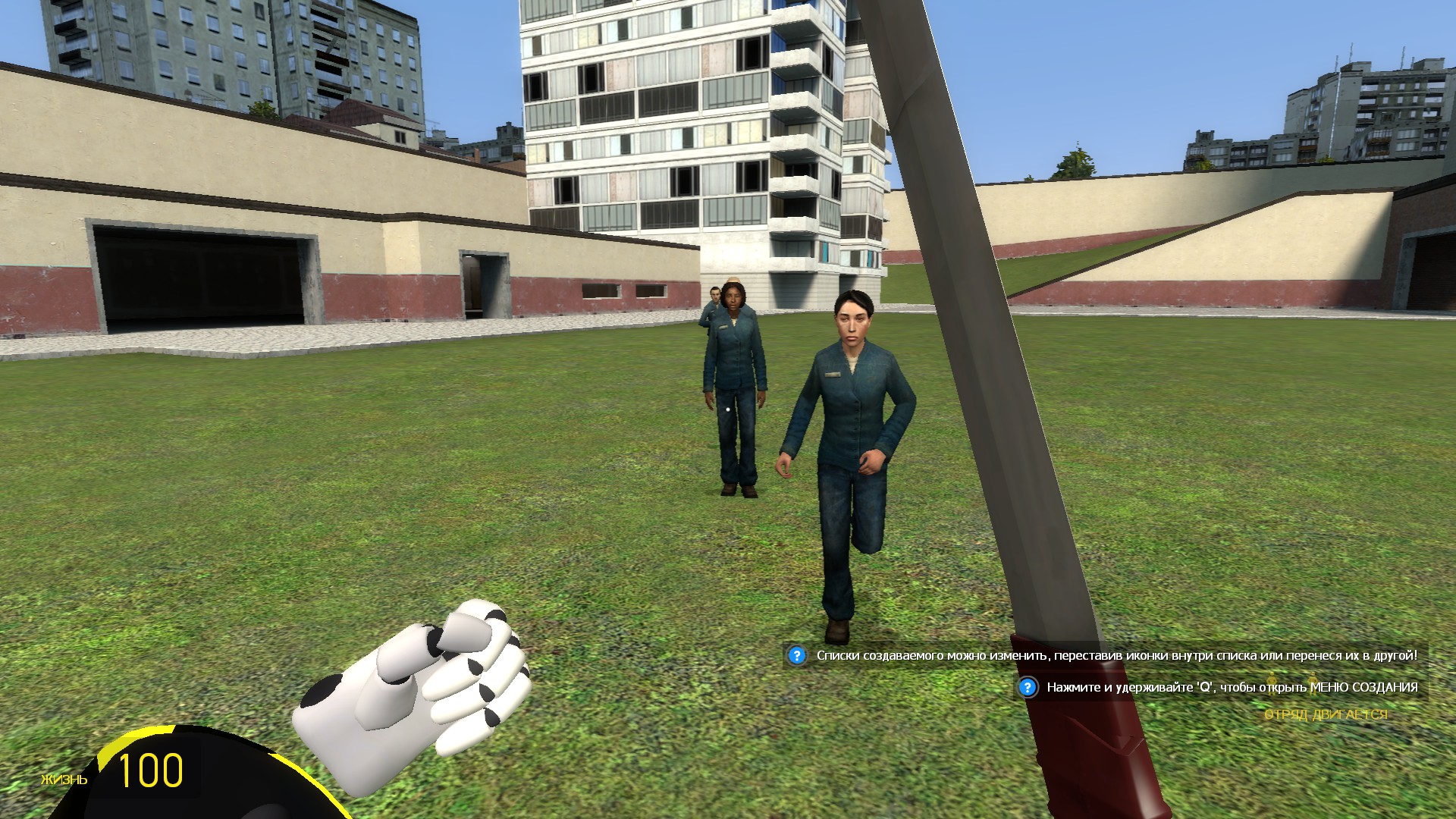Click the yellow squad figure icon above the status text
This screenshot has height=819, width=1456.
[1272, 684]
